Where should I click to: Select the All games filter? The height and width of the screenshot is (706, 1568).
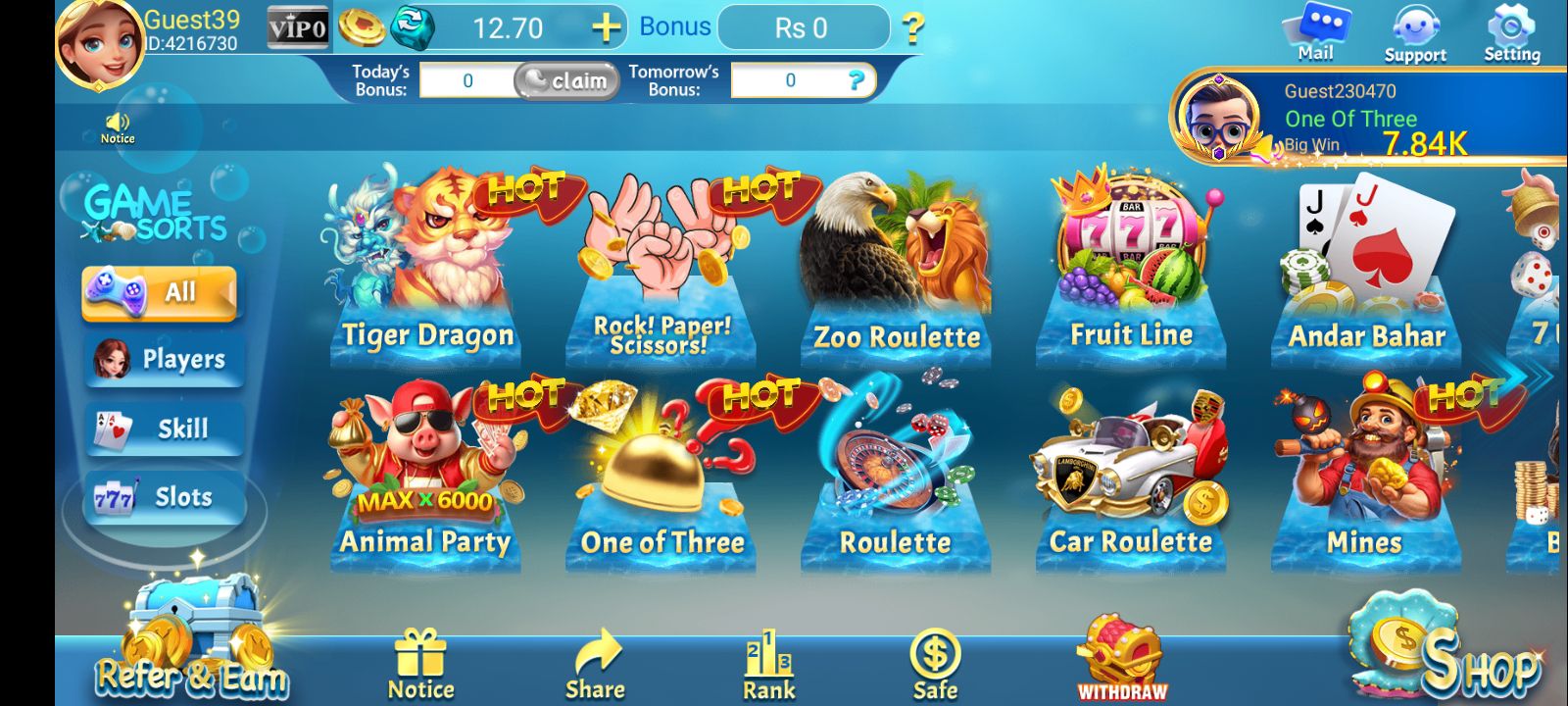pyautogui.click(x=160, y=291)
